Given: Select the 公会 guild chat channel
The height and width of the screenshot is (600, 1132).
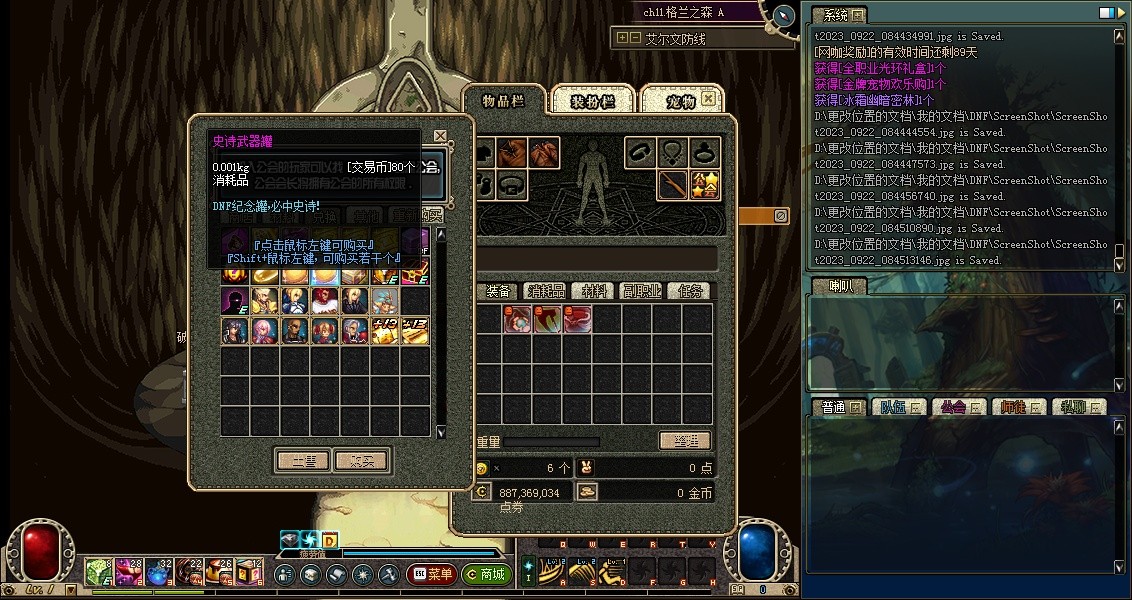Looking at the screenshot, I should [953, 407].
